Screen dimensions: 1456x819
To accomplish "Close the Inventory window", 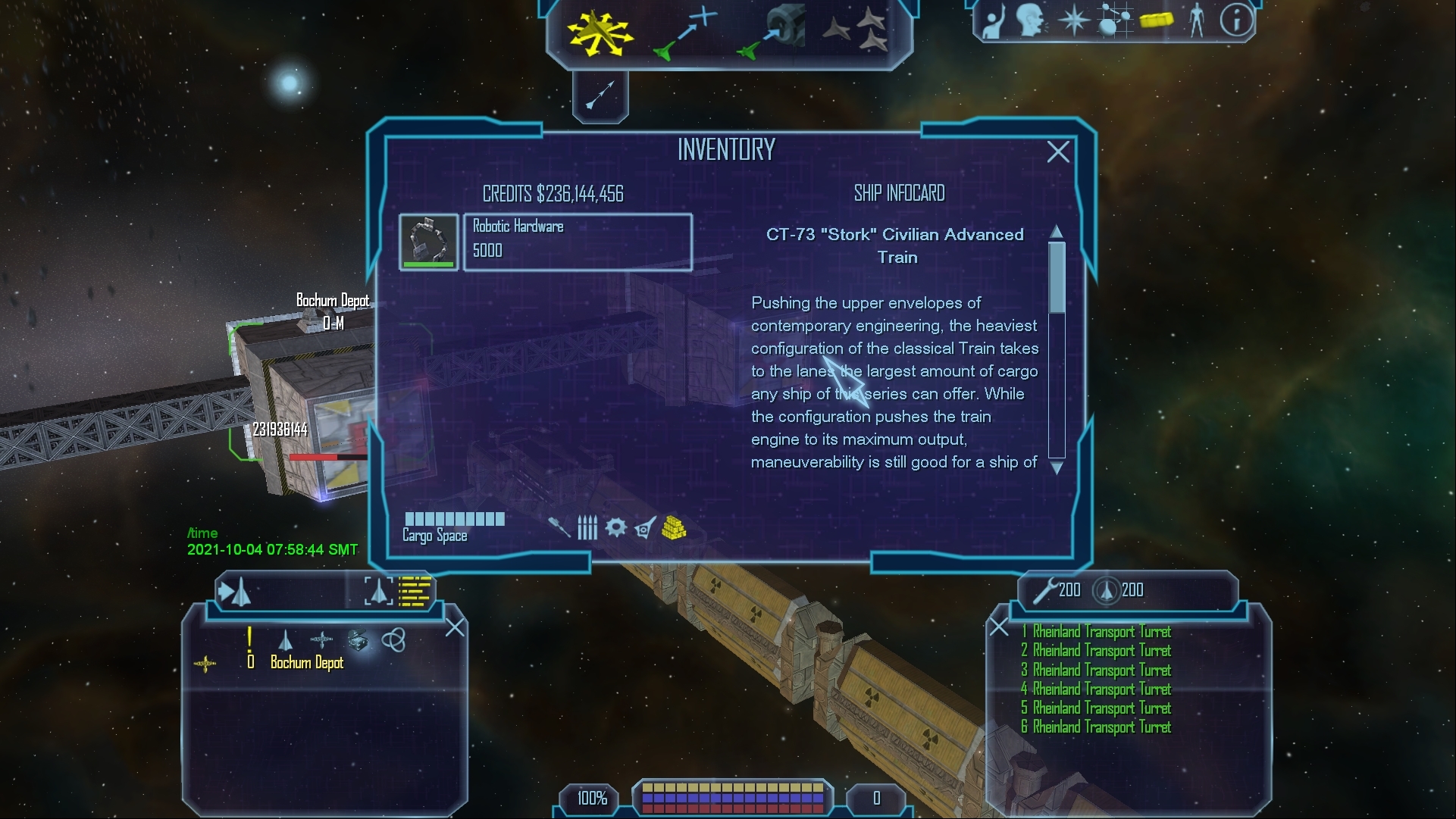I will [1058, 152].
